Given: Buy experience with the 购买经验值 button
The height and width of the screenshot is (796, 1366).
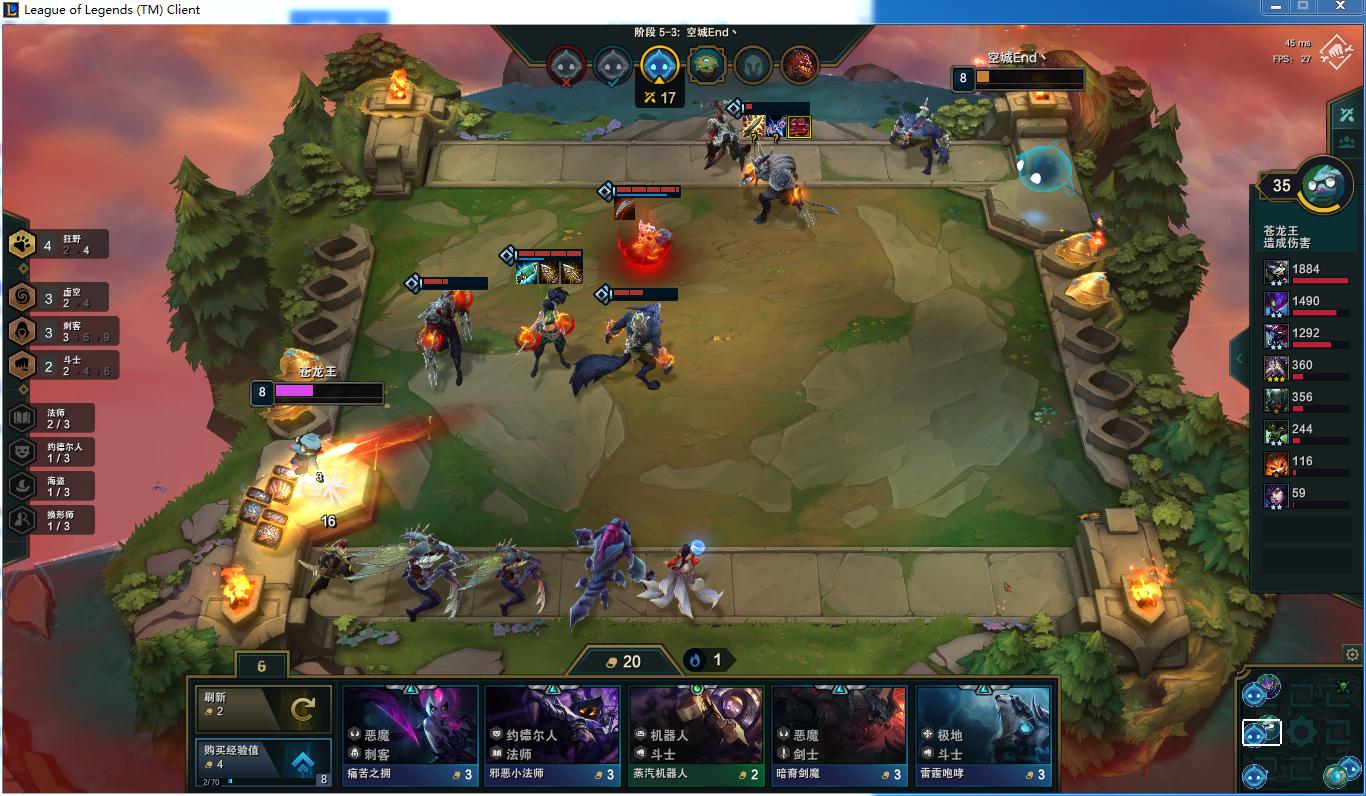Looking at the screenshot, I should (x=263, y=762).
